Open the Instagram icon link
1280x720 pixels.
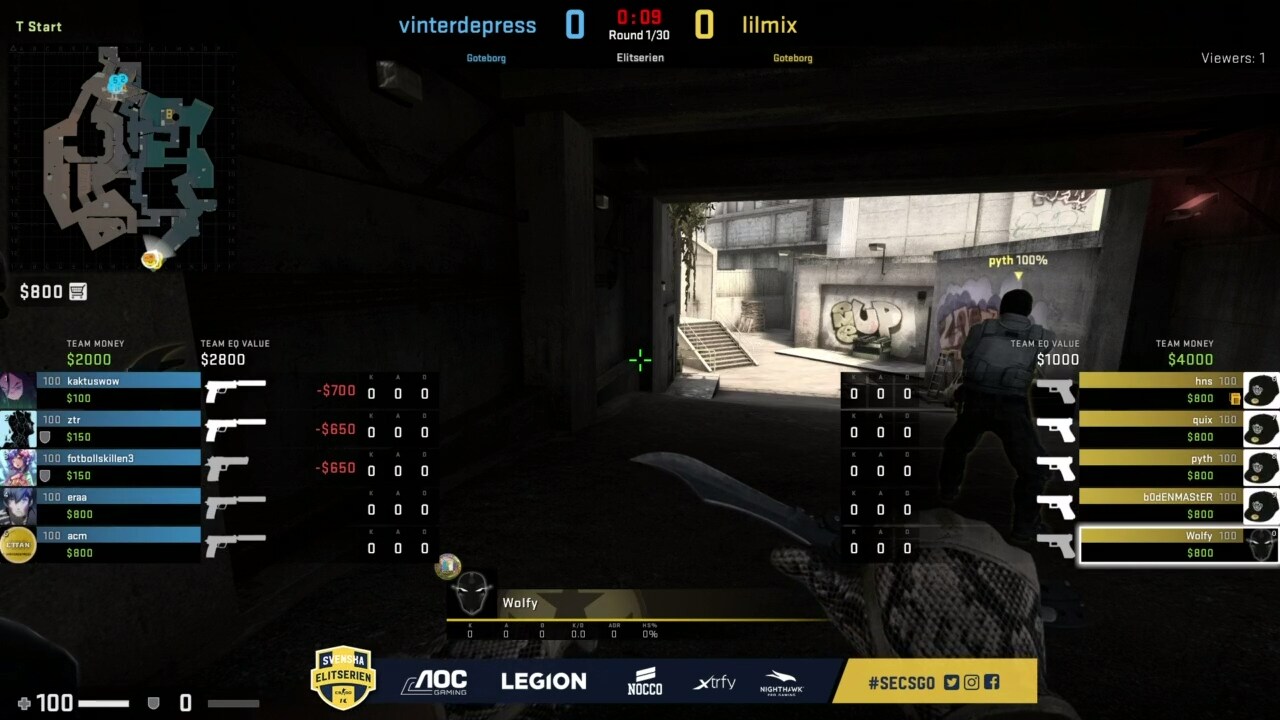[971, 682]
